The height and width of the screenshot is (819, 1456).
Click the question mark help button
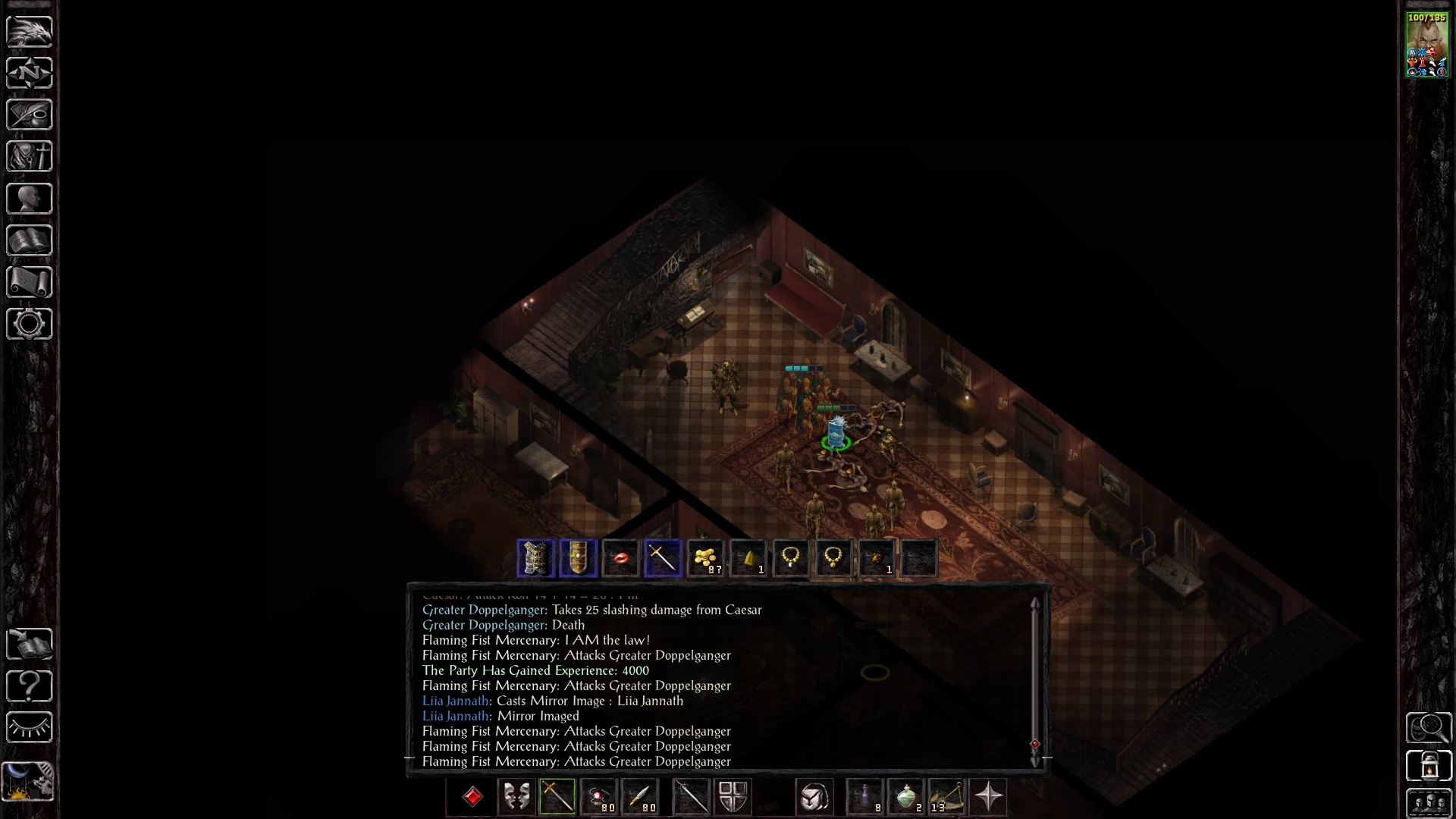pyautogui.click(x=29, y=686)
